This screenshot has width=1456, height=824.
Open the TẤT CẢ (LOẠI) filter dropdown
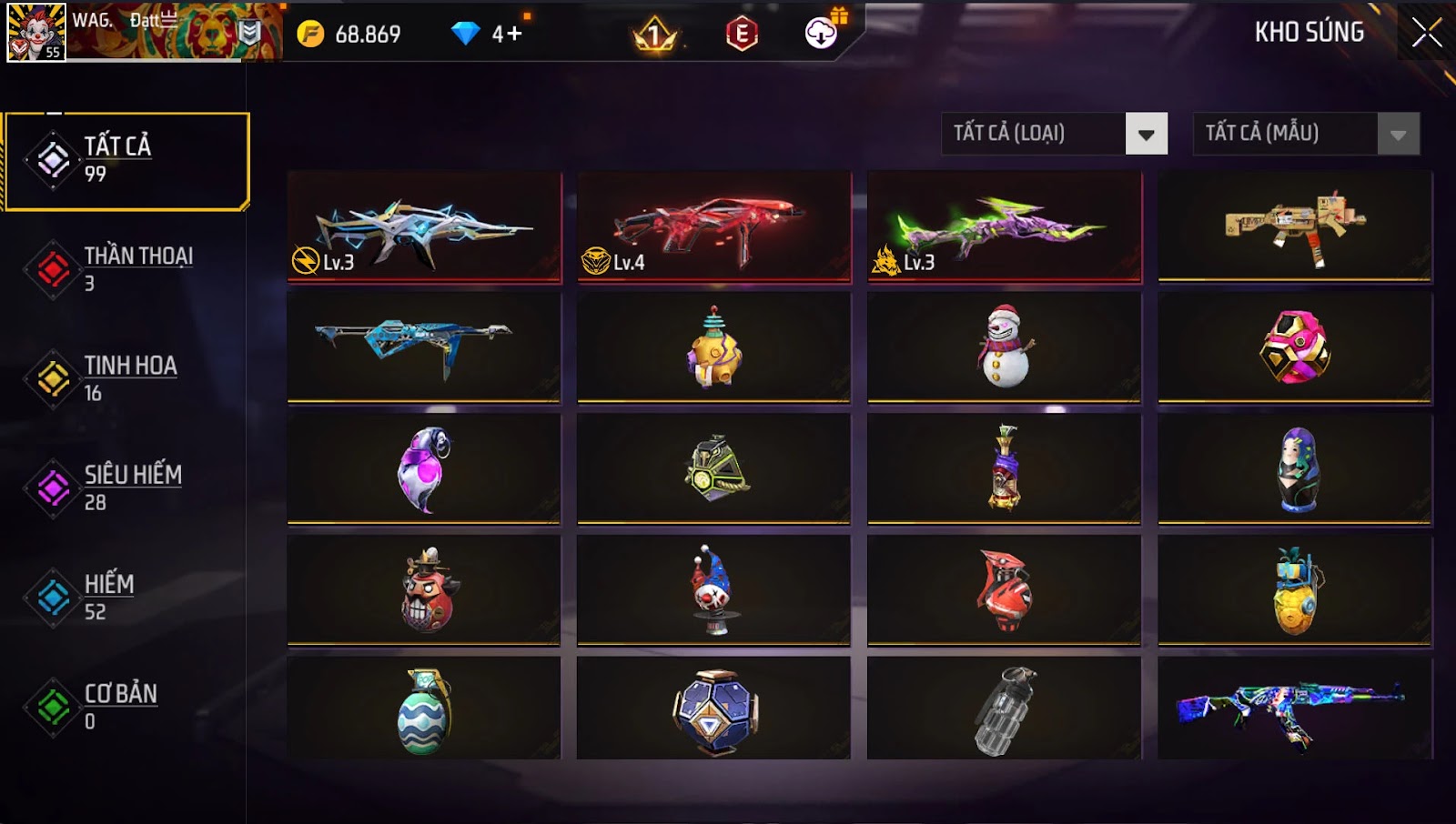1051,133
